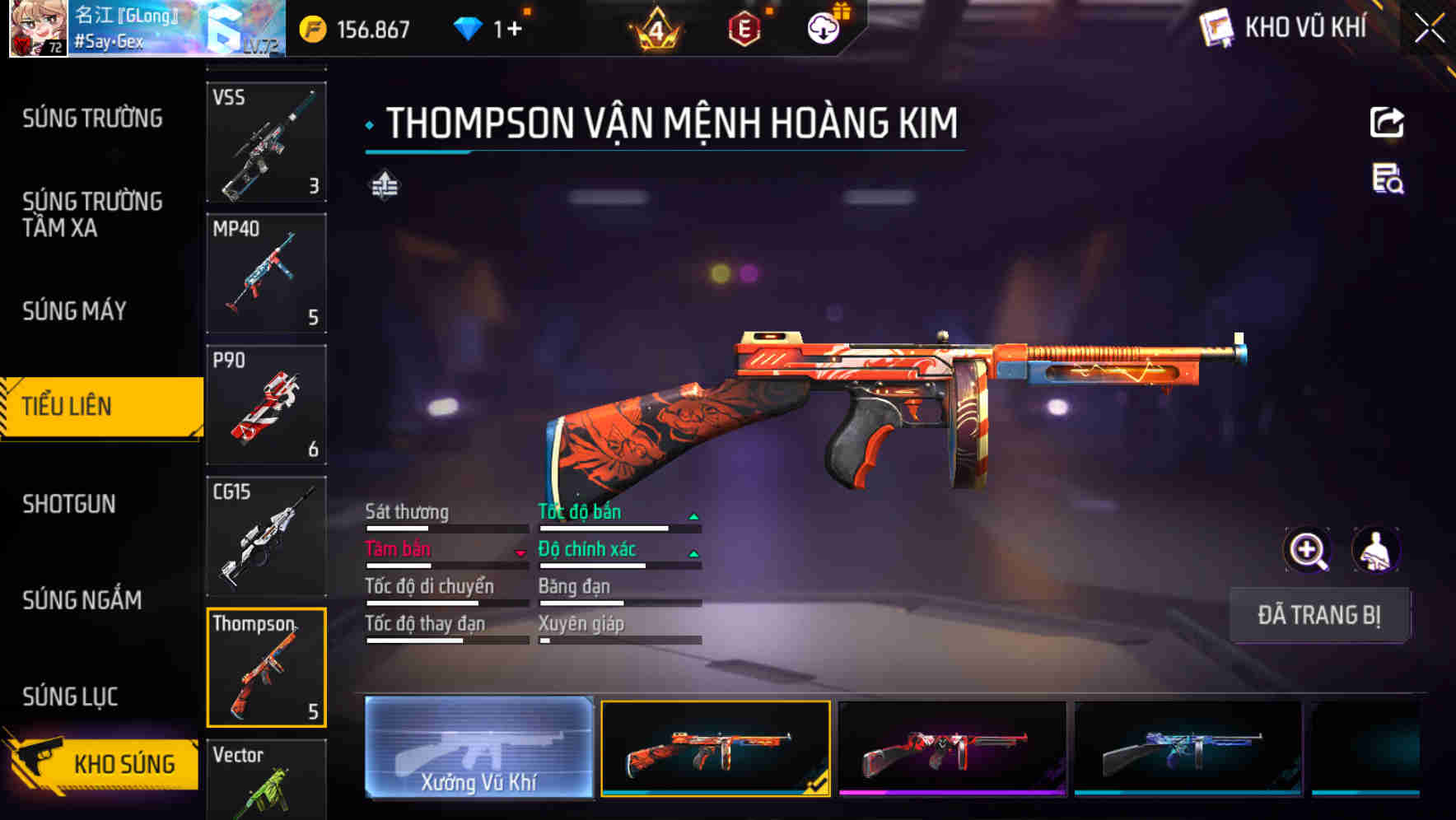The height and width of the screenshot is (820, 1456).
Task: Open the magnifier zoom preview icon
Action: tap(1308, 549)
